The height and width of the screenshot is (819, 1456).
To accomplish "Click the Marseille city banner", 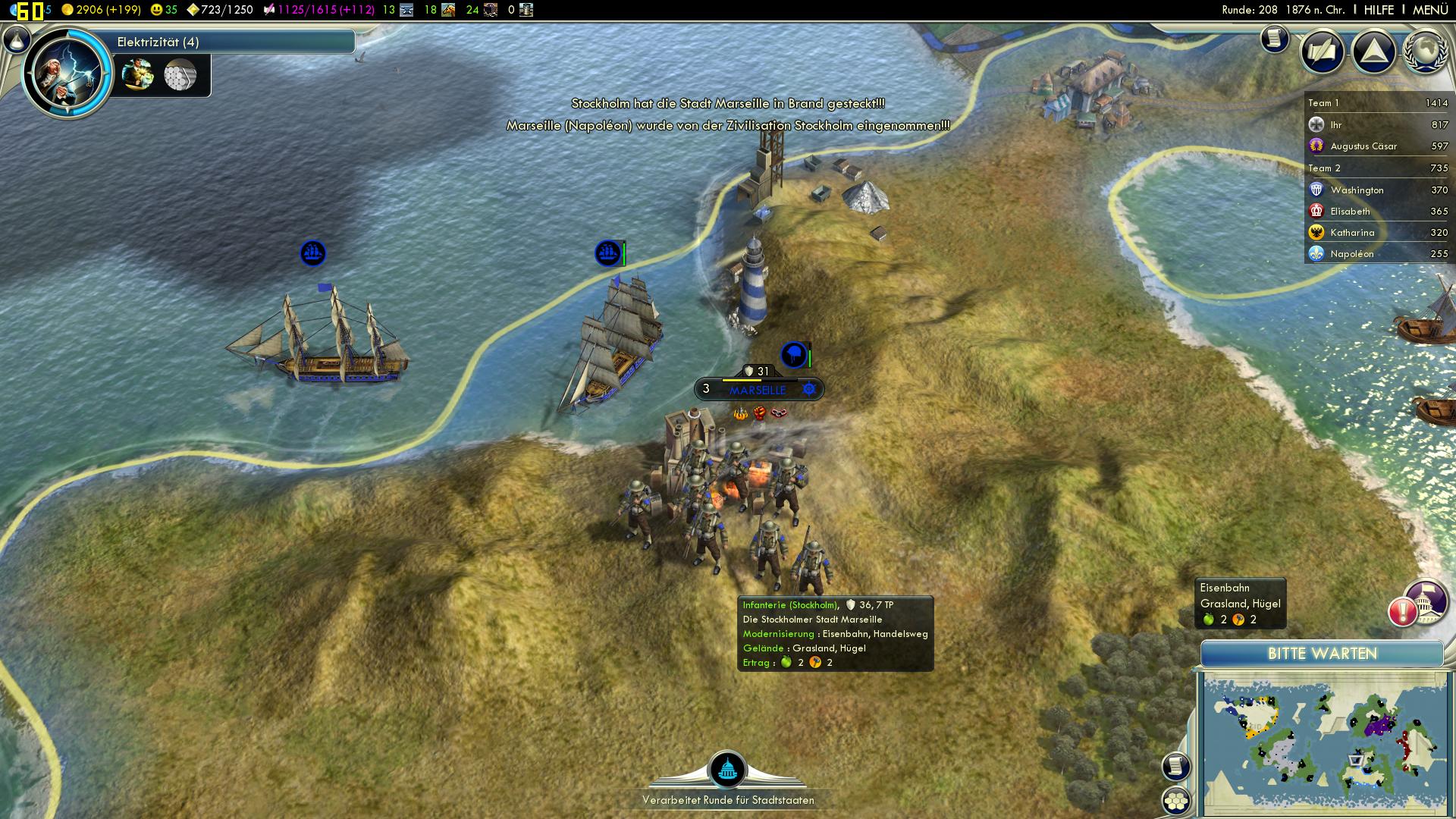I will click(x=758, y=390).
